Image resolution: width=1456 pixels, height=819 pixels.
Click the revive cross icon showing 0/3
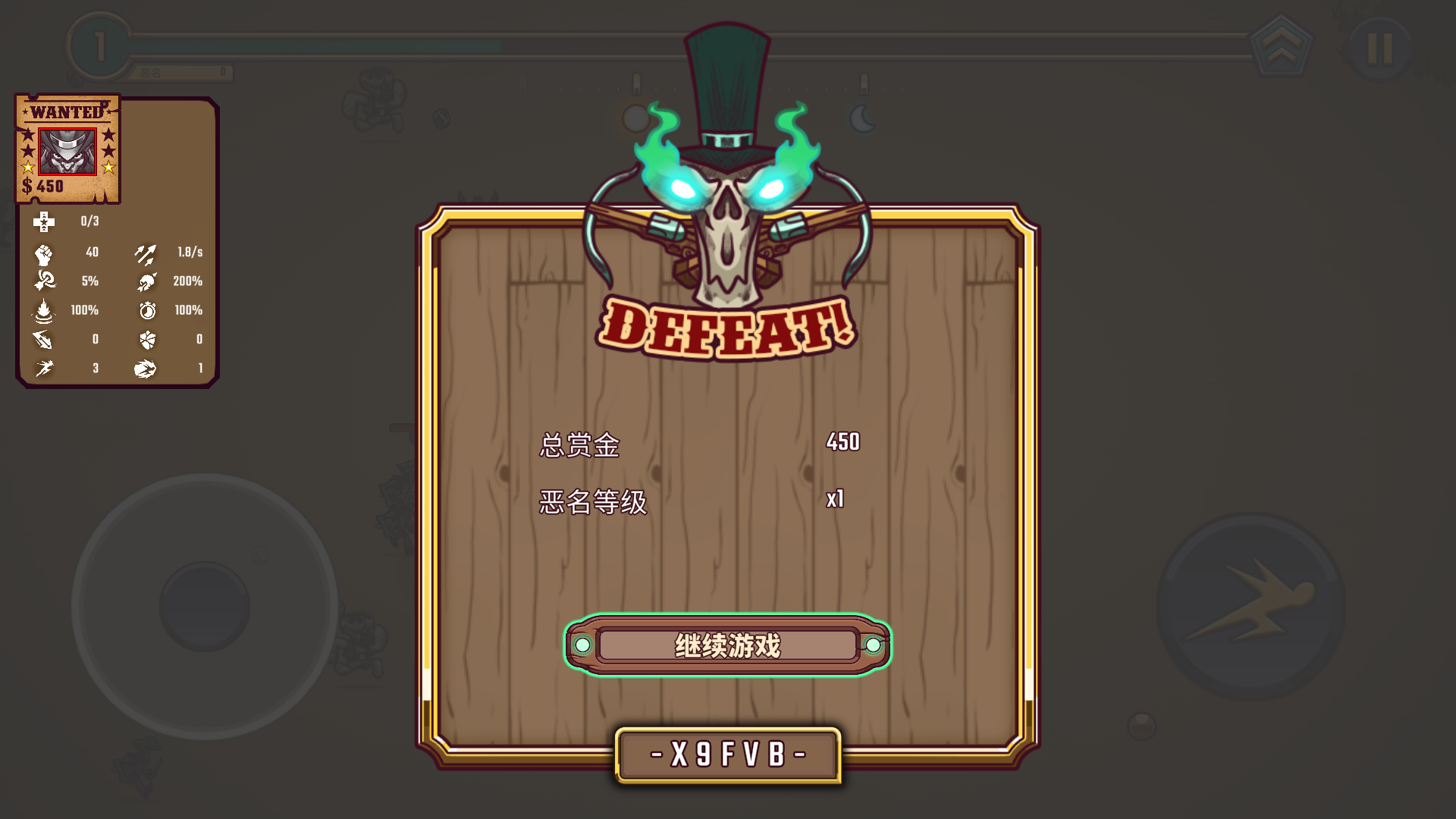[45, 221]
